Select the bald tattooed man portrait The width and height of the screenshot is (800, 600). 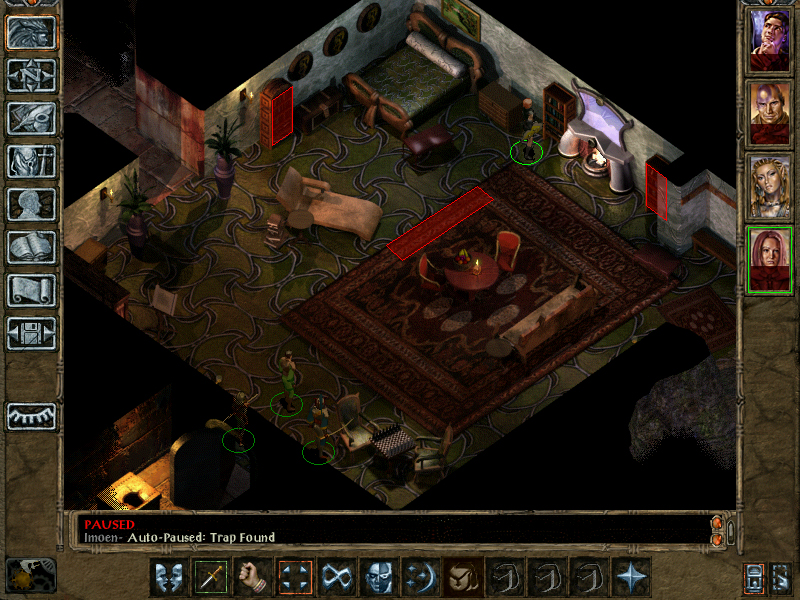tap(770, 113)
